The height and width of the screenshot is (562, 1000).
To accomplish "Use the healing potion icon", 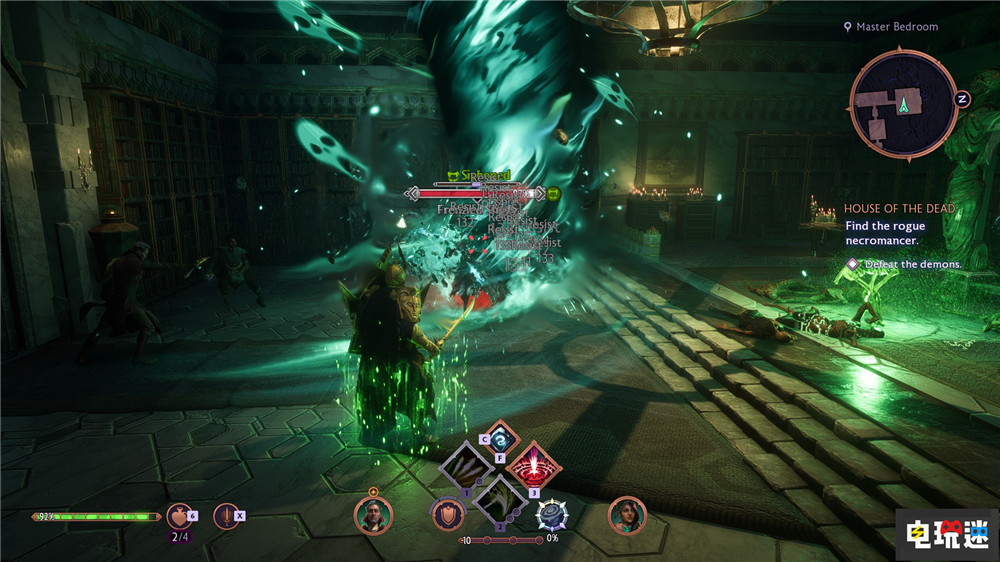I will tap(179, 515).
